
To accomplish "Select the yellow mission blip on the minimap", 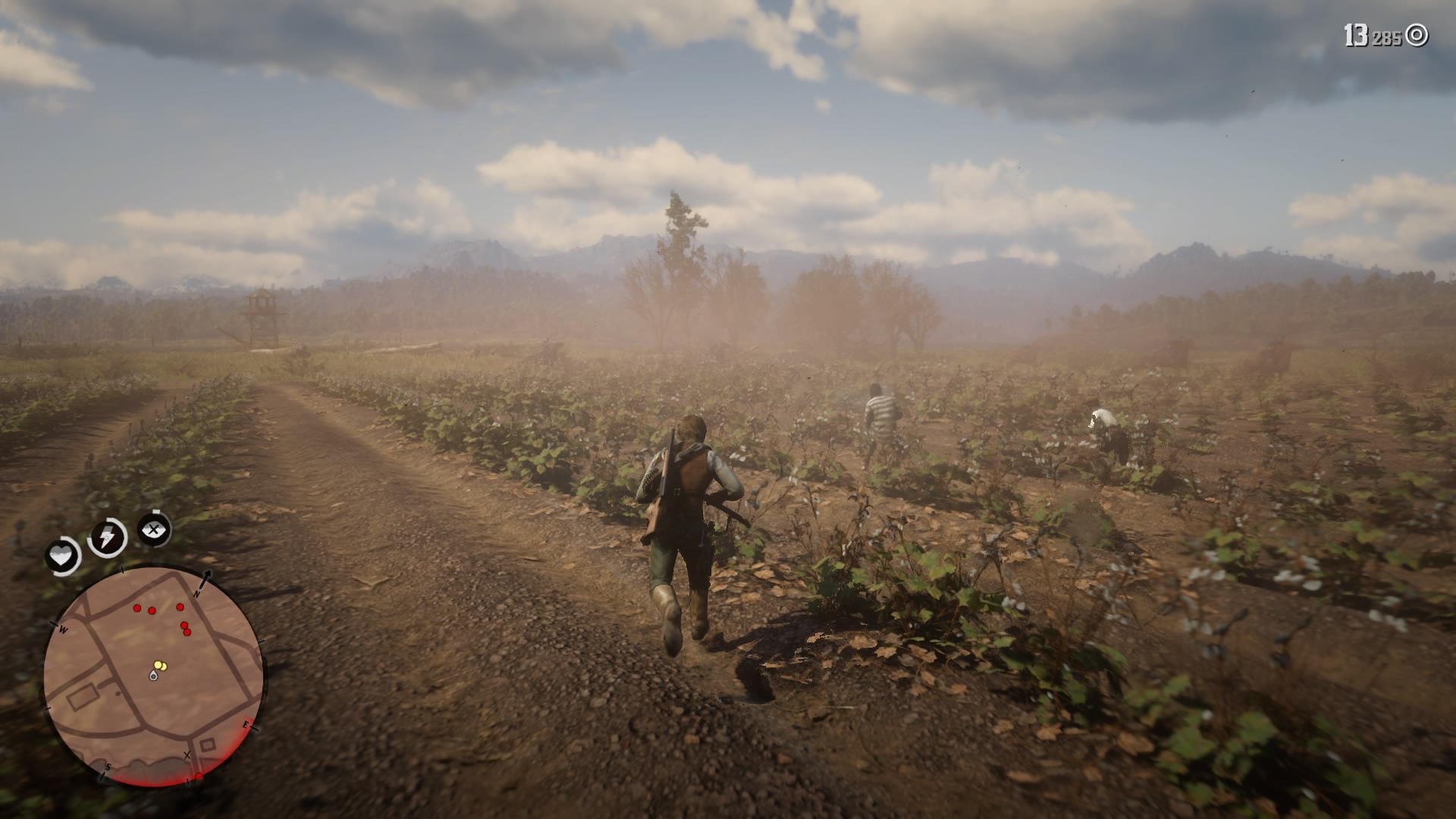I will pos(159,665).
